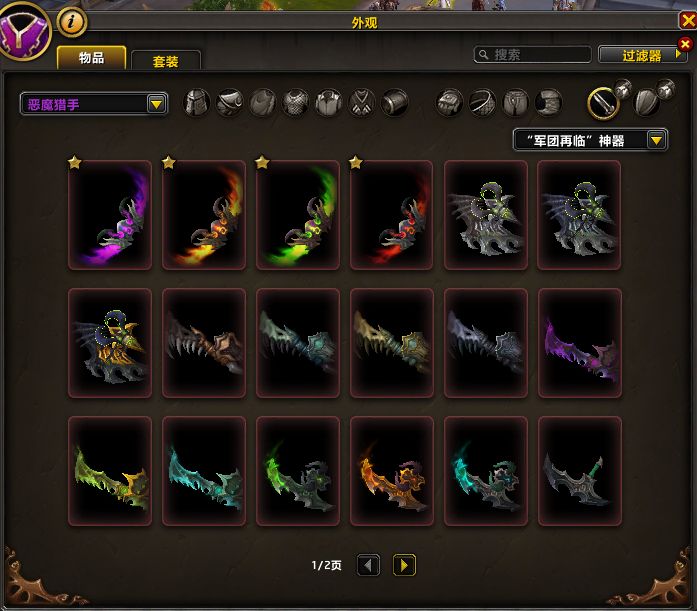Open the orange info help button
This screenshot has width=697, height=611.
pos(71,20)
